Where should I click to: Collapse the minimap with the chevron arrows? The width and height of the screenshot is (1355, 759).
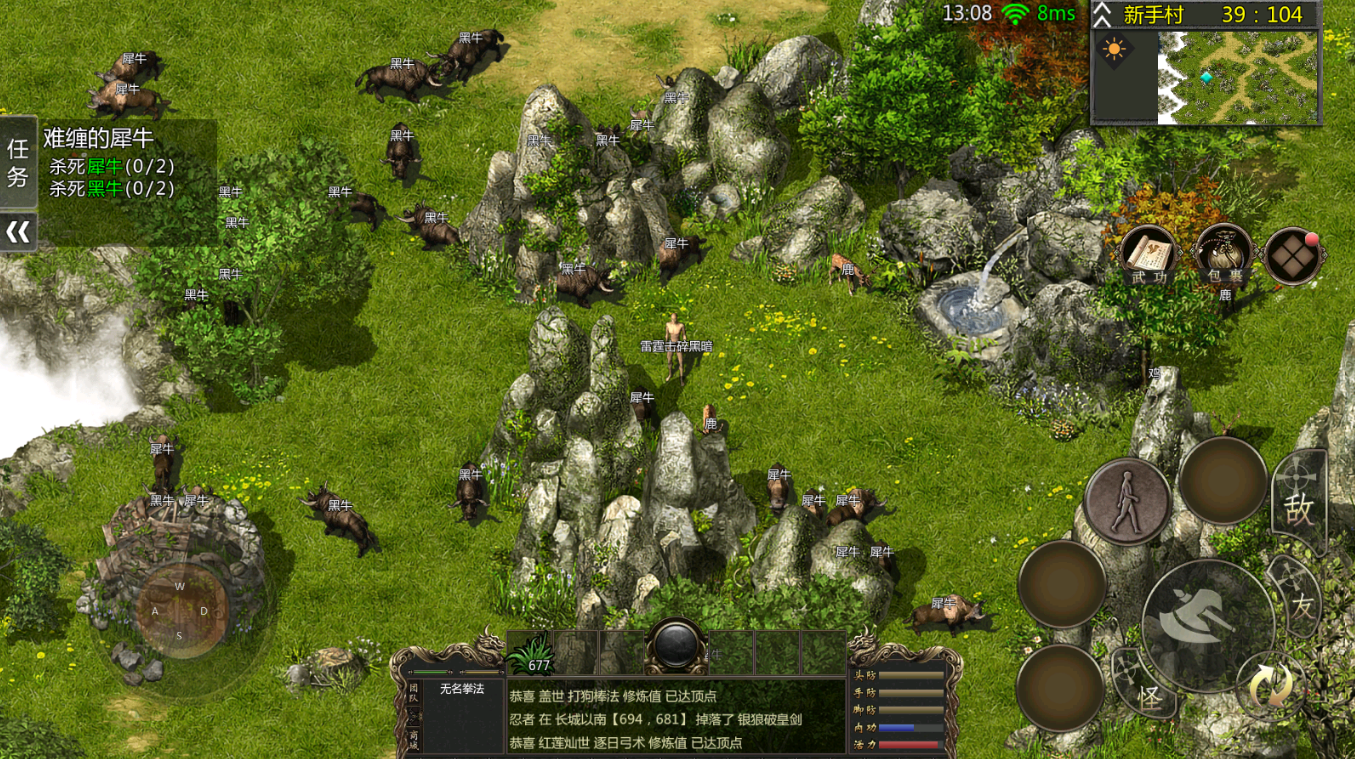1102,14
